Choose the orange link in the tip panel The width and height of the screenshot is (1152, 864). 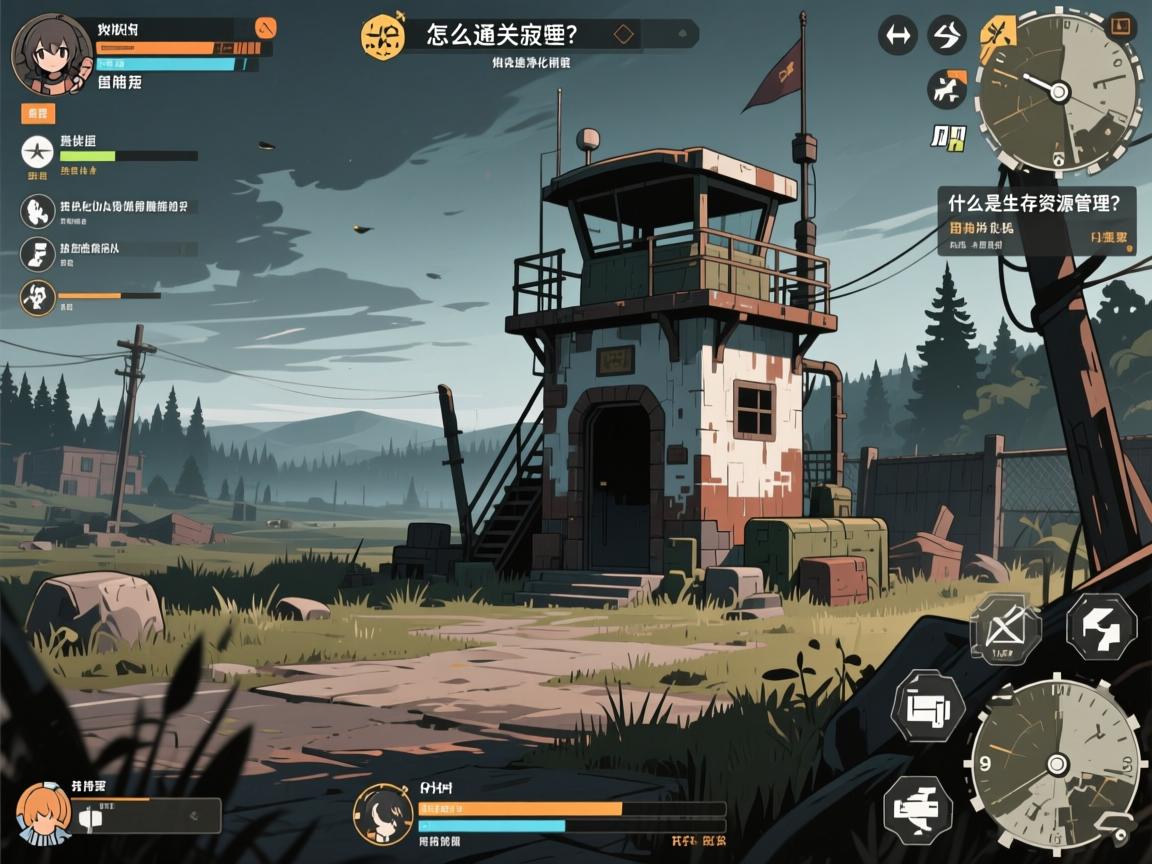pyautogui.click(x=1108, y=240)
